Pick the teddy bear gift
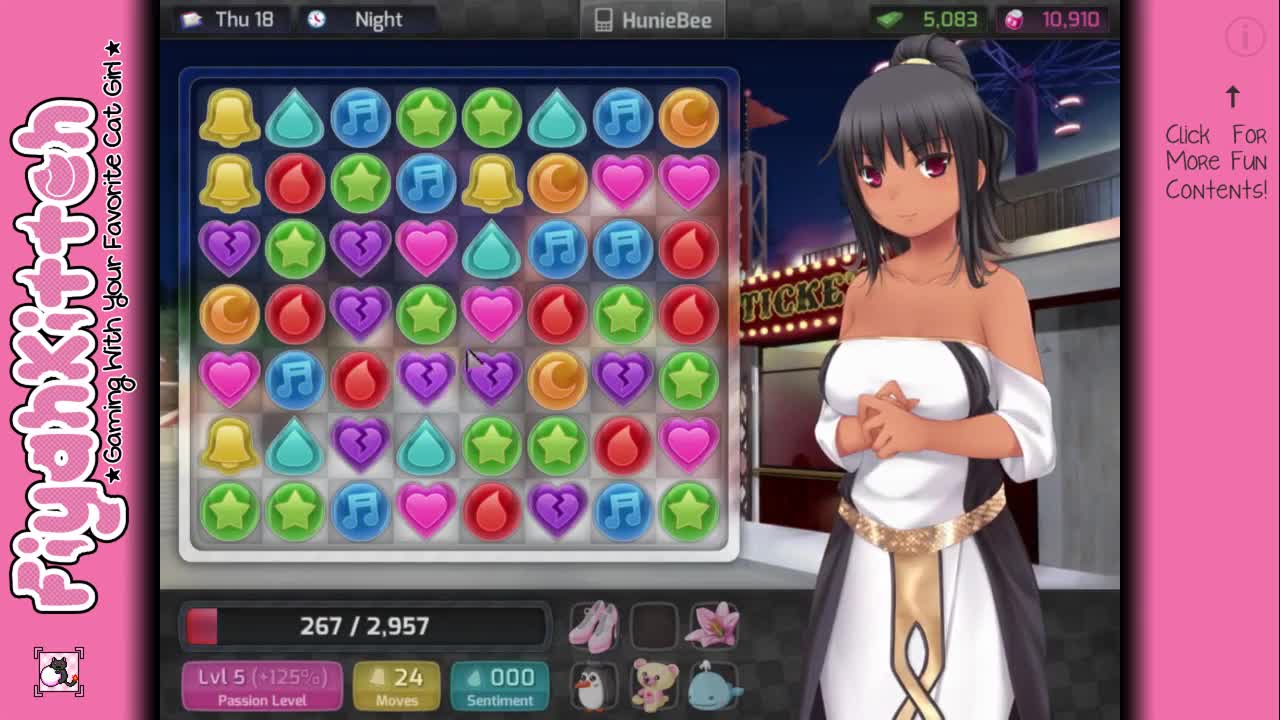The image size is (1280, 720). click(654, 686)
